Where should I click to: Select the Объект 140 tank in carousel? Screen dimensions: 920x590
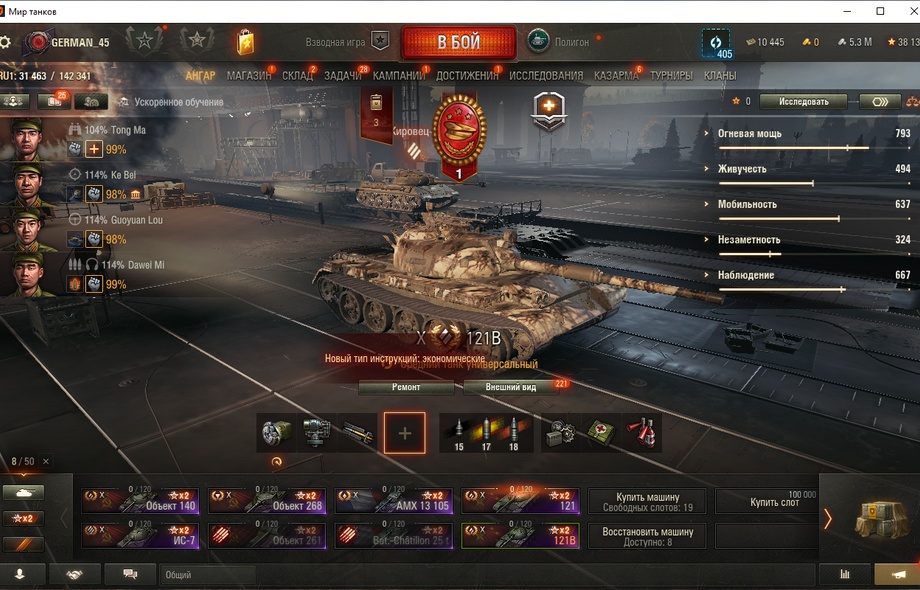[140, 501]
